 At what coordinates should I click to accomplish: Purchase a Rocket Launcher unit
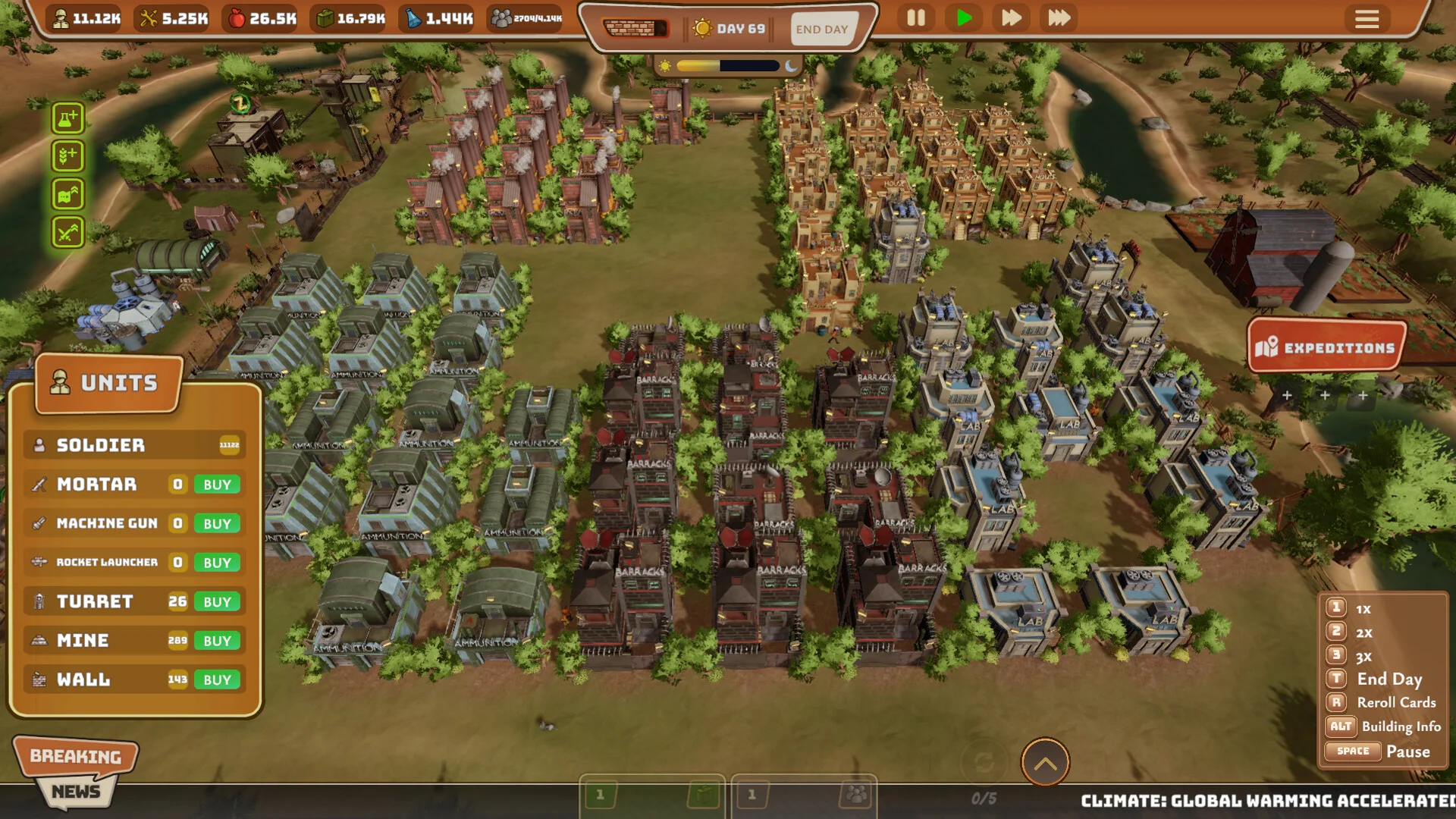coord(217,563)
